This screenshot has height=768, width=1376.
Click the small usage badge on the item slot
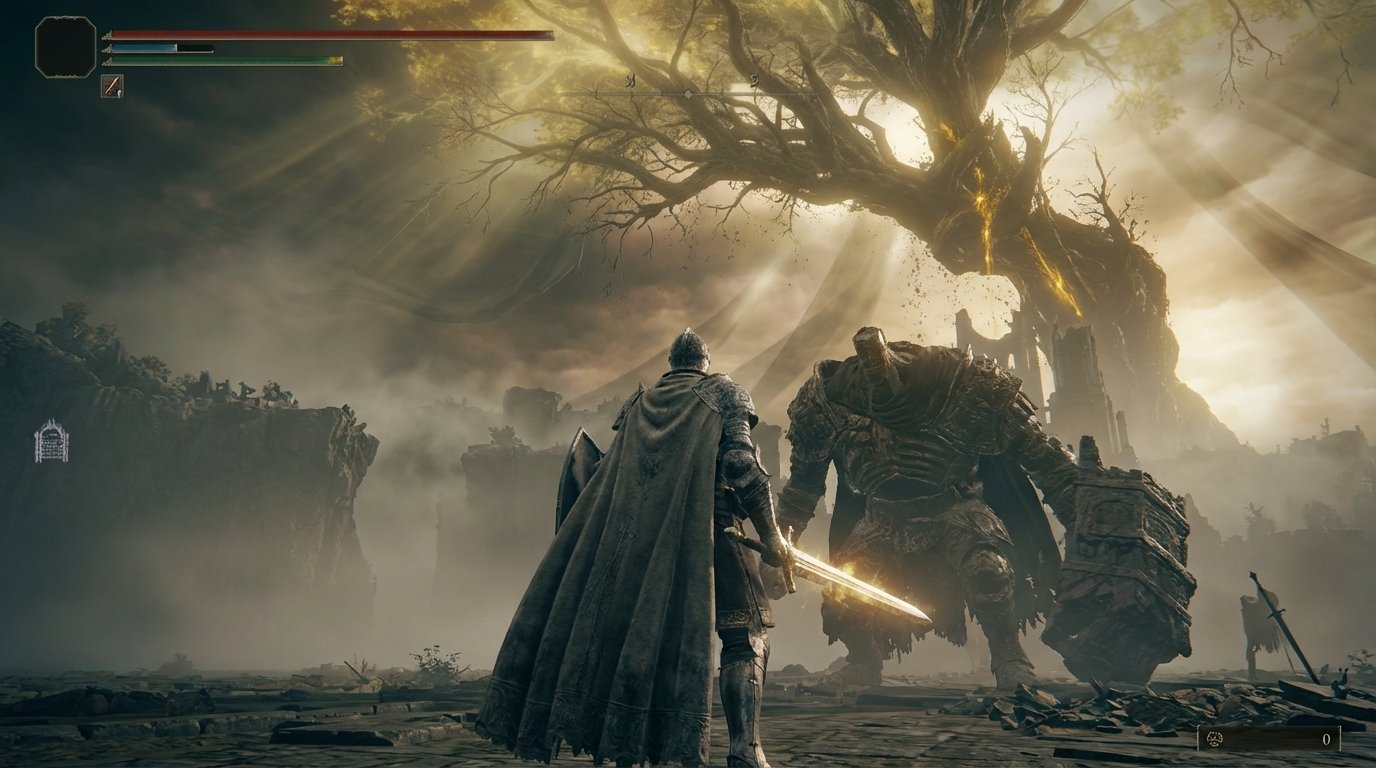[x=119, y=95]
